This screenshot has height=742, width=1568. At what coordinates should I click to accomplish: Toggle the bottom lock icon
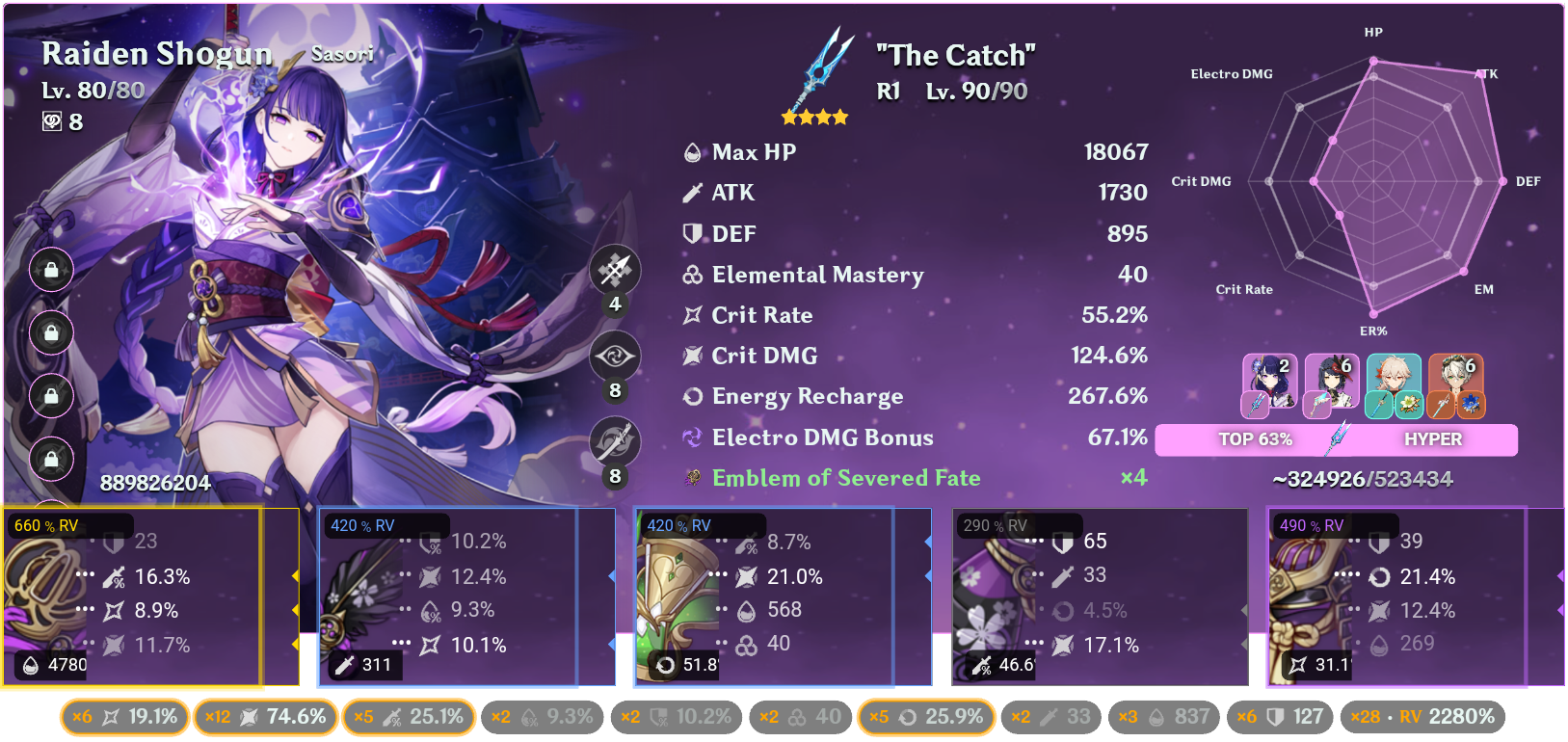(50, 460)
